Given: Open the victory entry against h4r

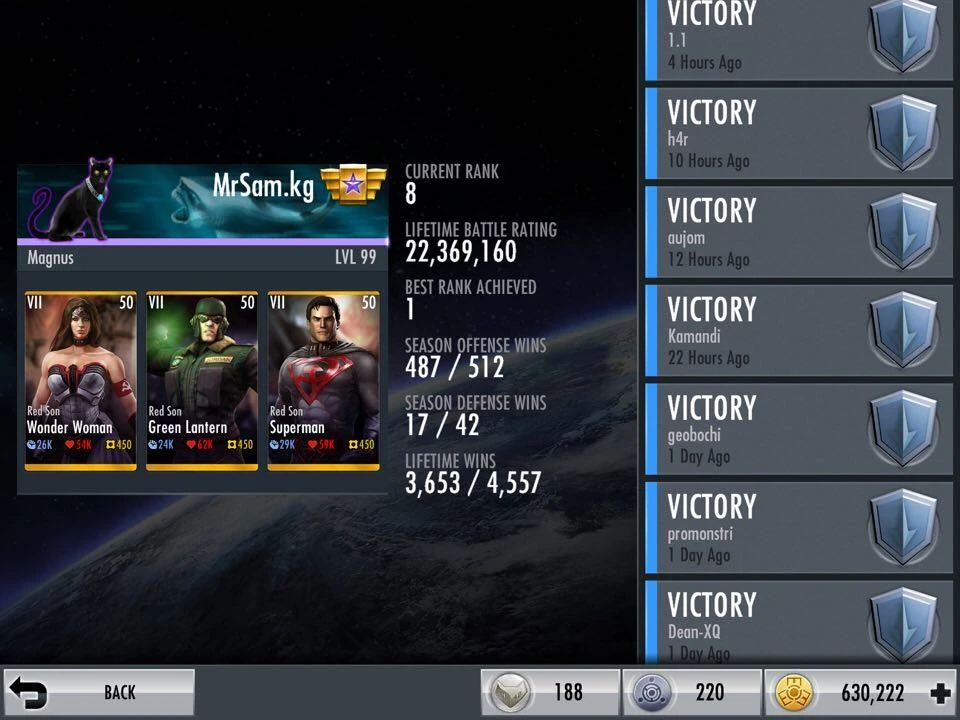Looking at the screenshot, I should (x=799, y=134).
